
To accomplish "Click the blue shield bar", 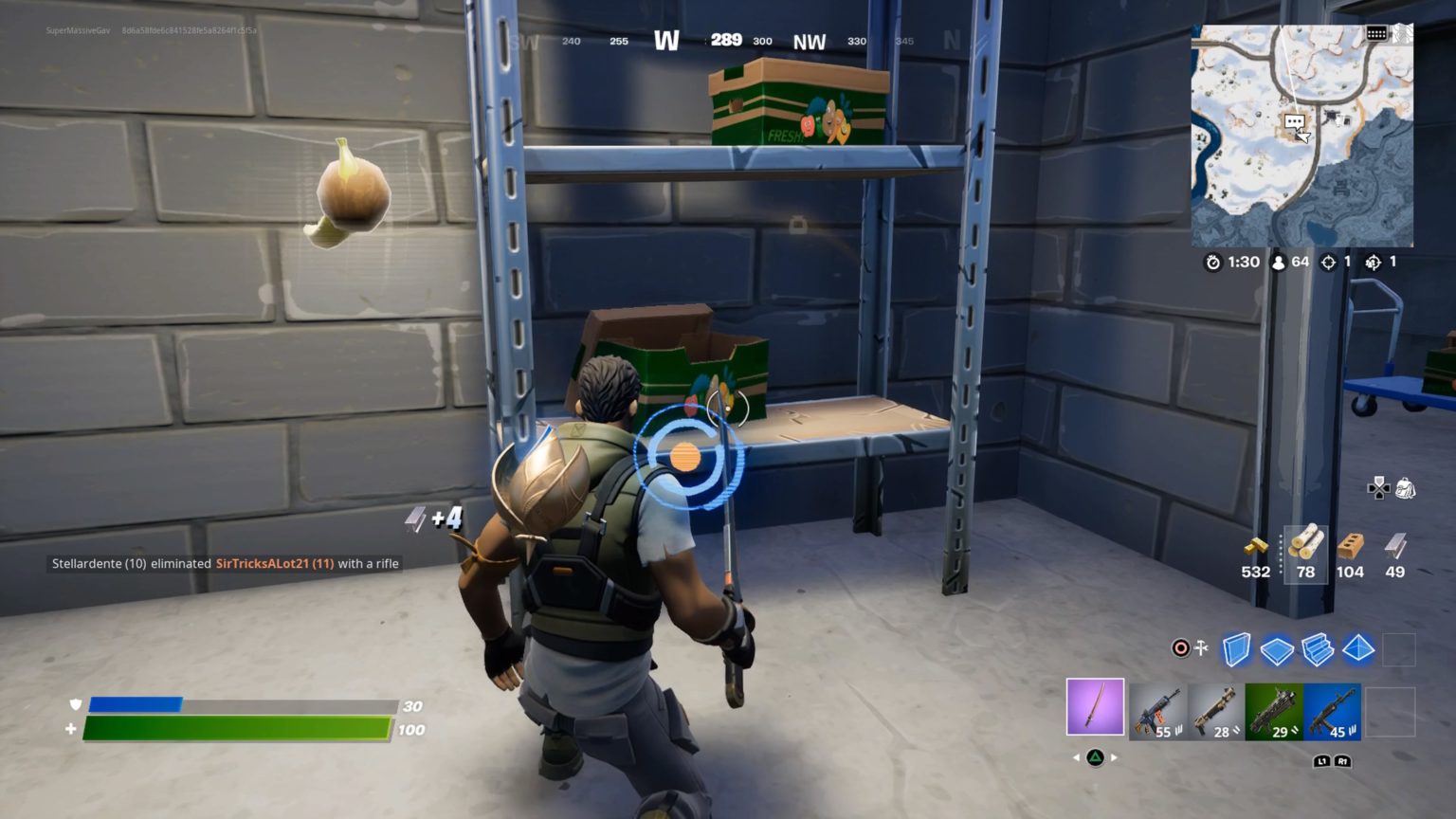I will pos(136,704).
